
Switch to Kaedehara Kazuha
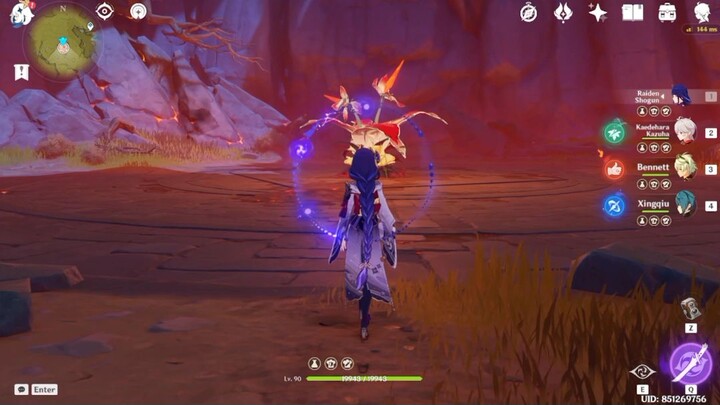click(x=684, y=131)
